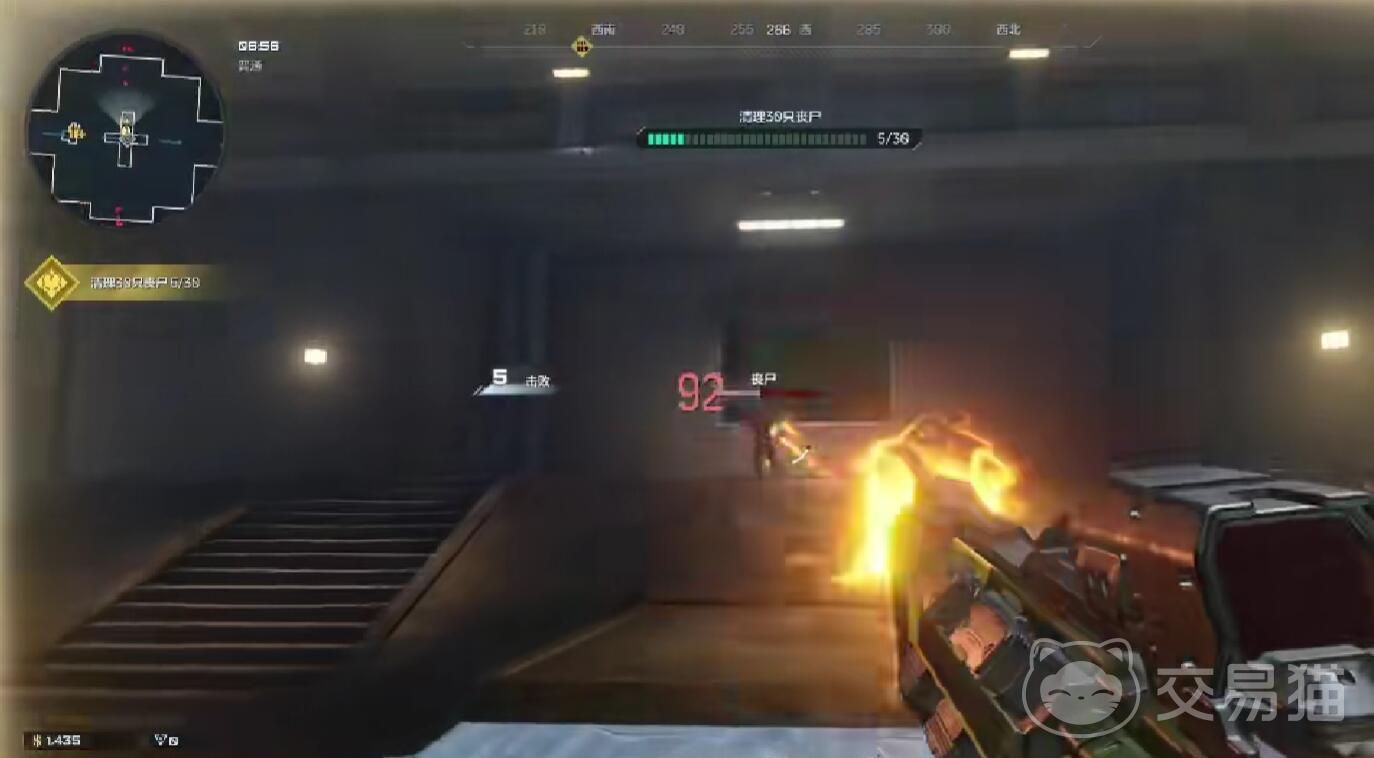Click the yellow objective marker on compass
The width and height of the screenshot is (1374, 758).
coord(581,46)
